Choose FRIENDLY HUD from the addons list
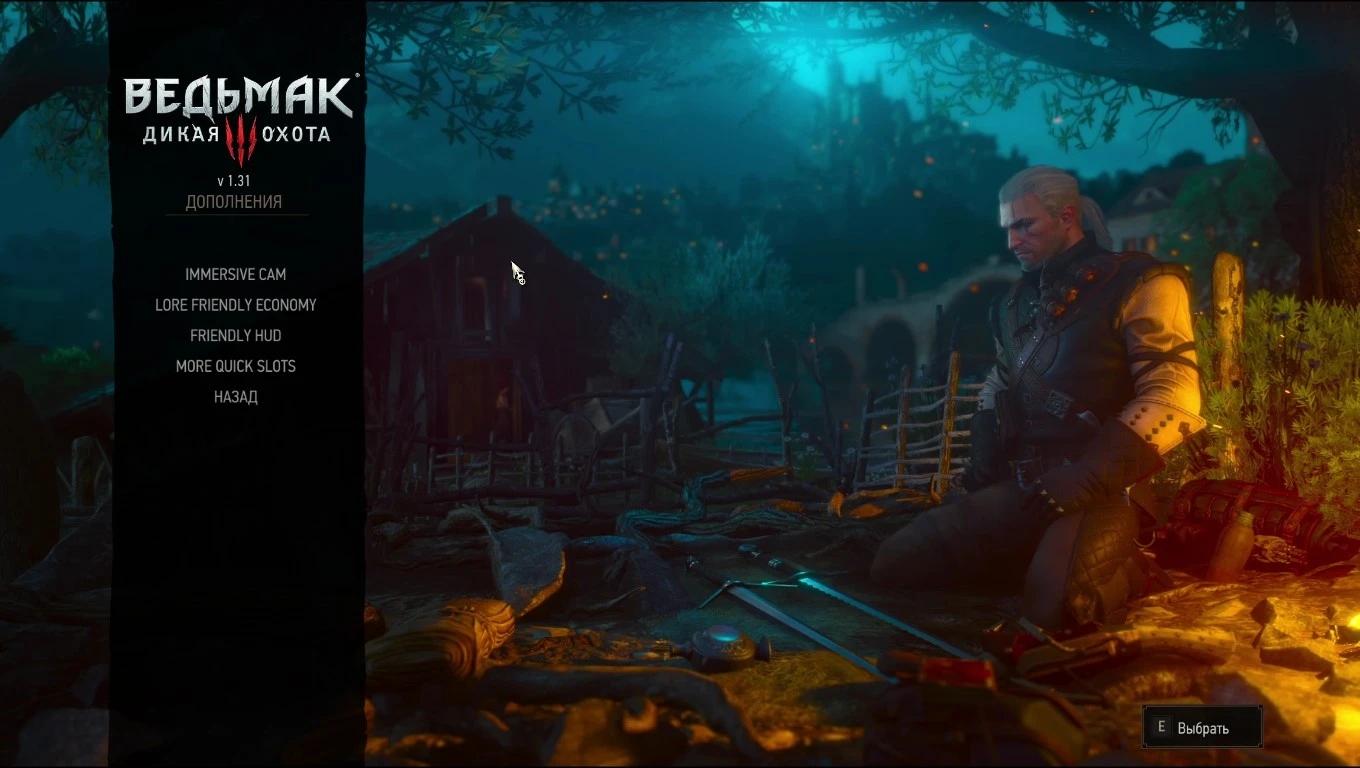 click(x=235, y=335)
